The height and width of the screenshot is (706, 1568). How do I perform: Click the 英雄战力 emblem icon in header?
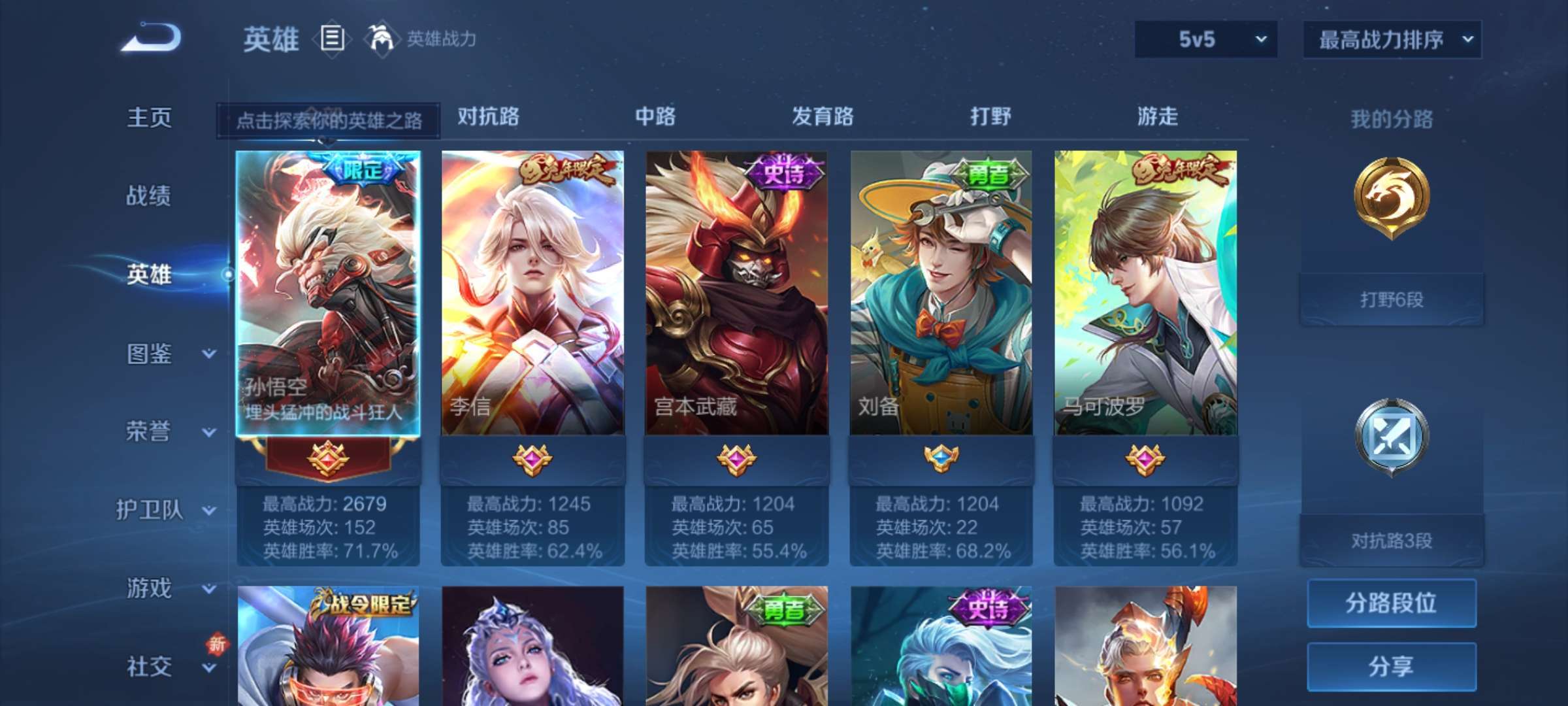pyautogui.click(x=379, y=39)
